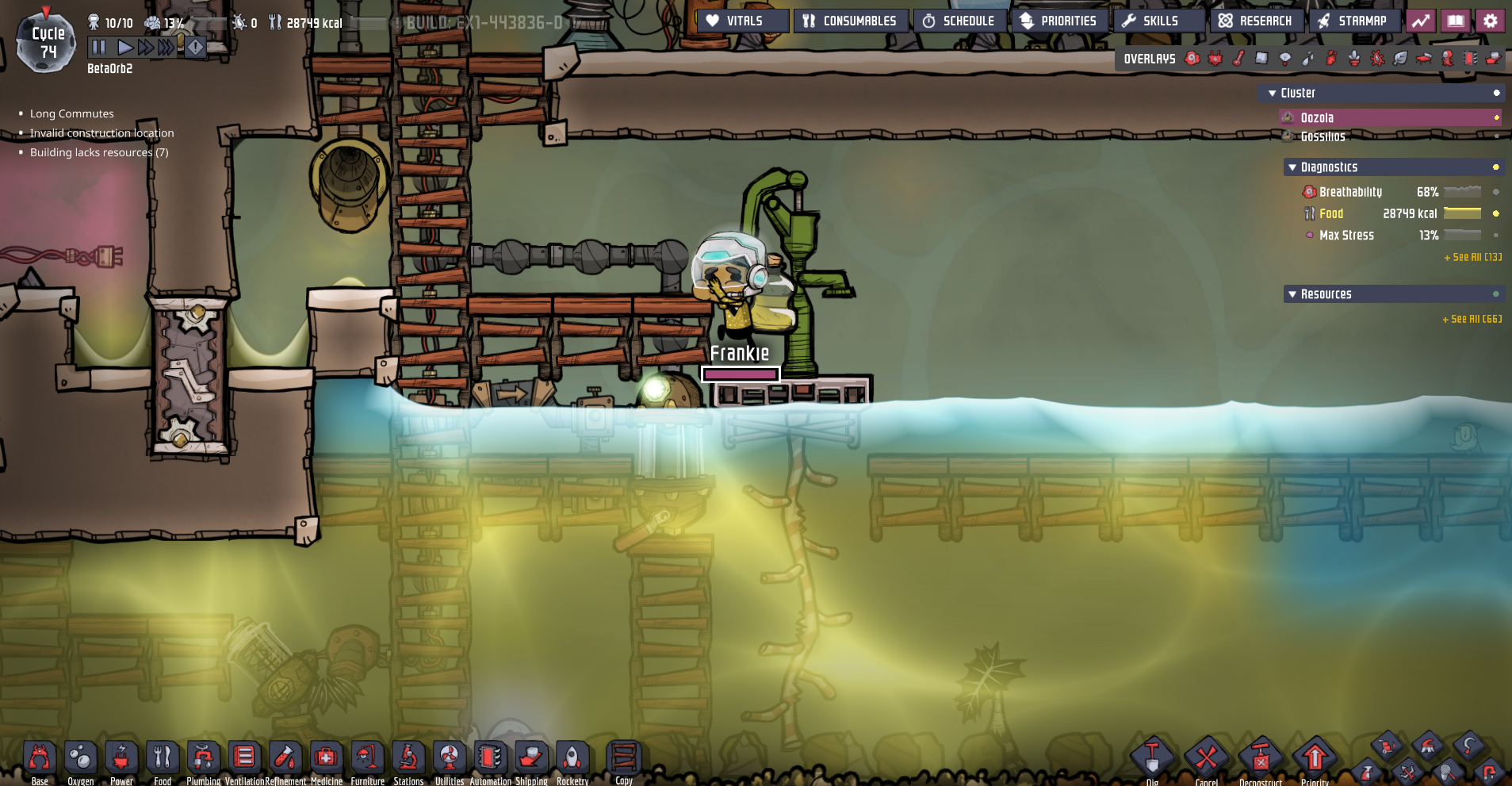Toggle the Temperature overlay
This screenshot has height=786, width=1512.
[1239, 58]
